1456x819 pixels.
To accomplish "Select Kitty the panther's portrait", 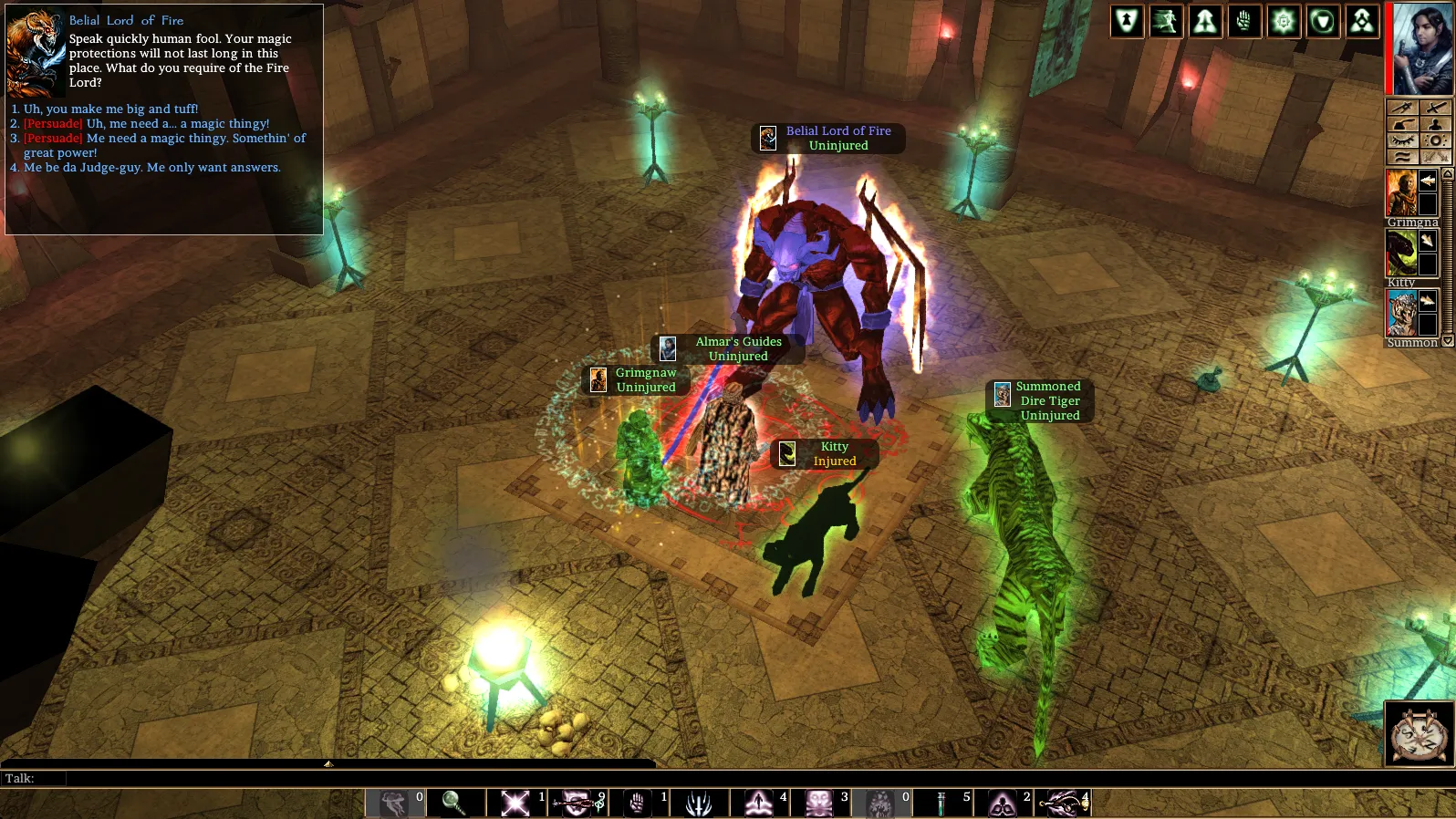I will 1401,253.
